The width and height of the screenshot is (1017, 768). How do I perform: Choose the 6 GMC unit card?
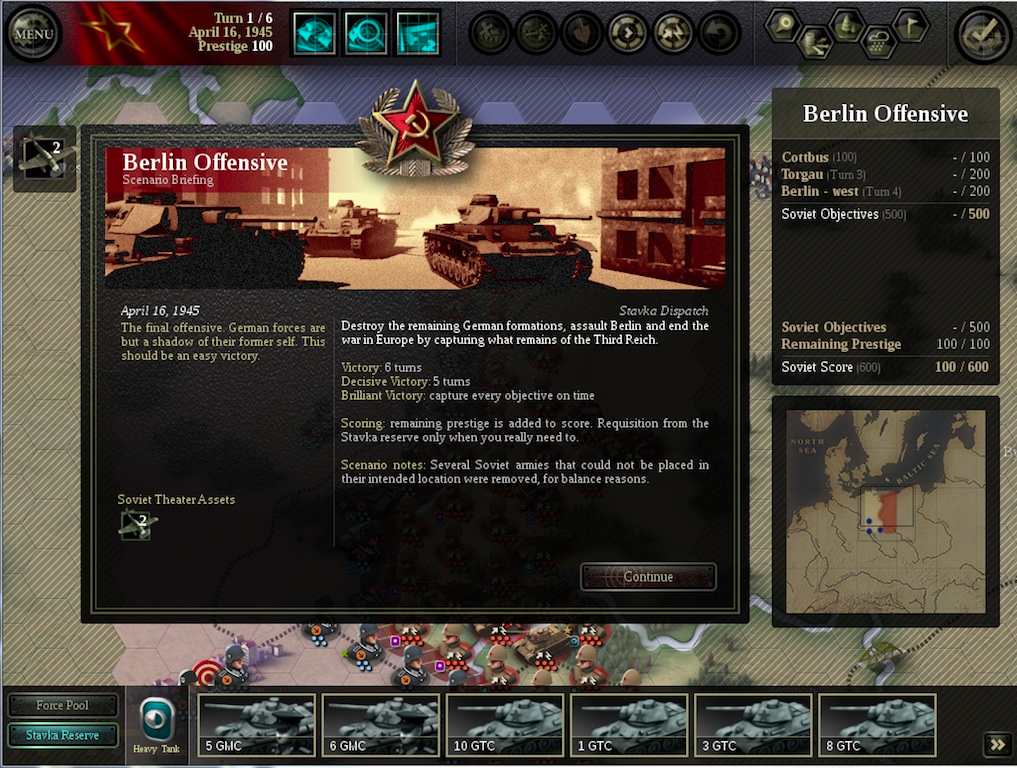382,725
